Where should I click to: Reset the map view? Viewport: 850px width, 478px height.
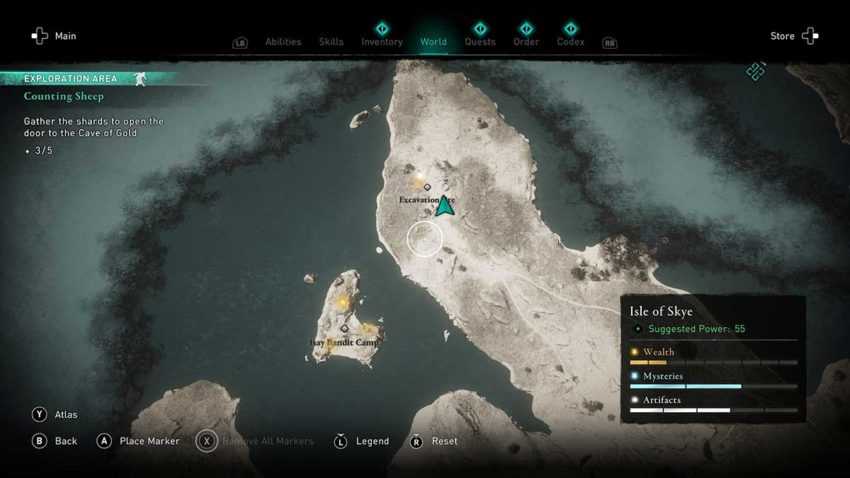pos(434,441)
